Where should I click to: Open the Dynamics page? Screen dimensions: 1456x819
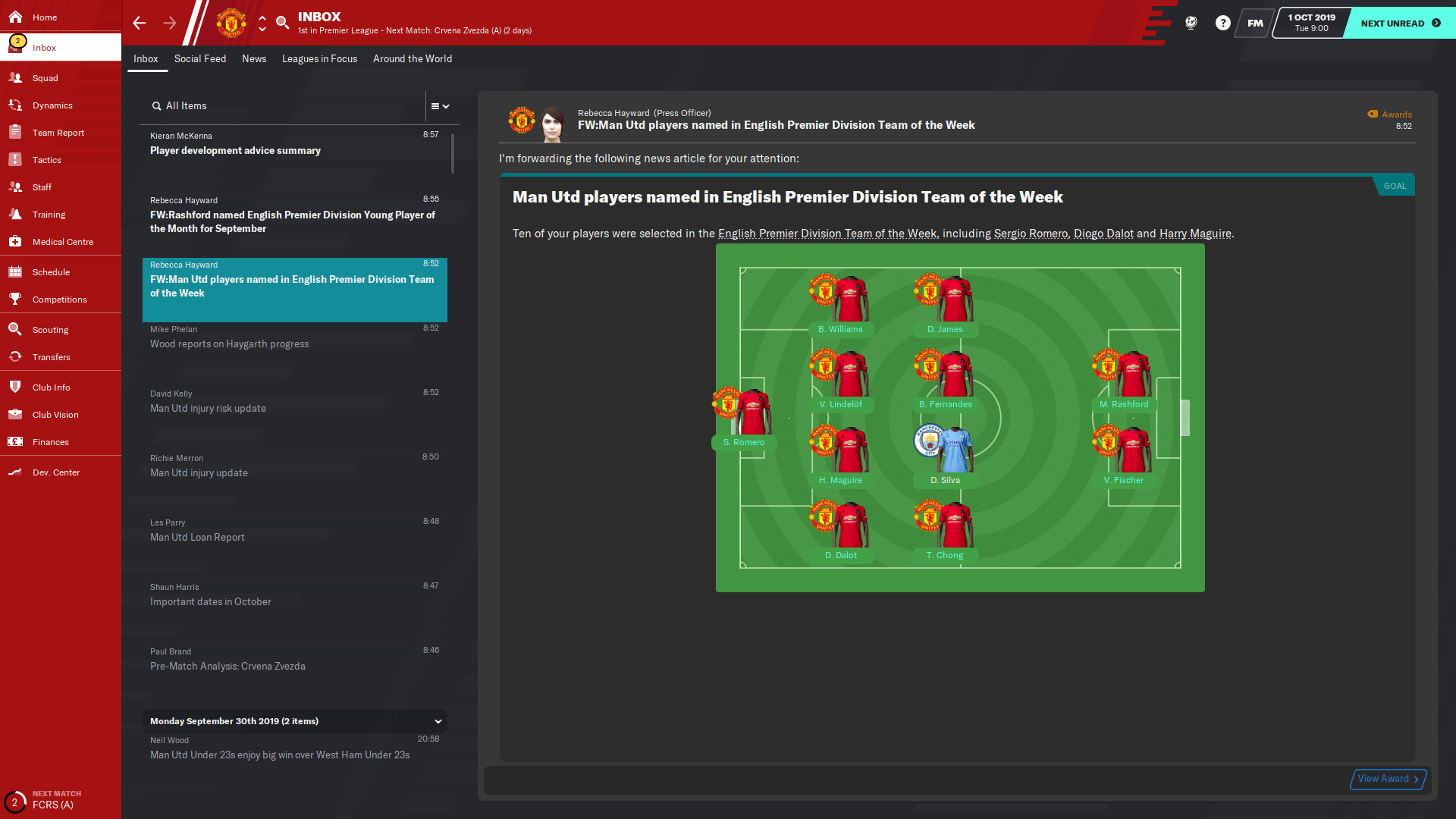click(x=54, y=105)
